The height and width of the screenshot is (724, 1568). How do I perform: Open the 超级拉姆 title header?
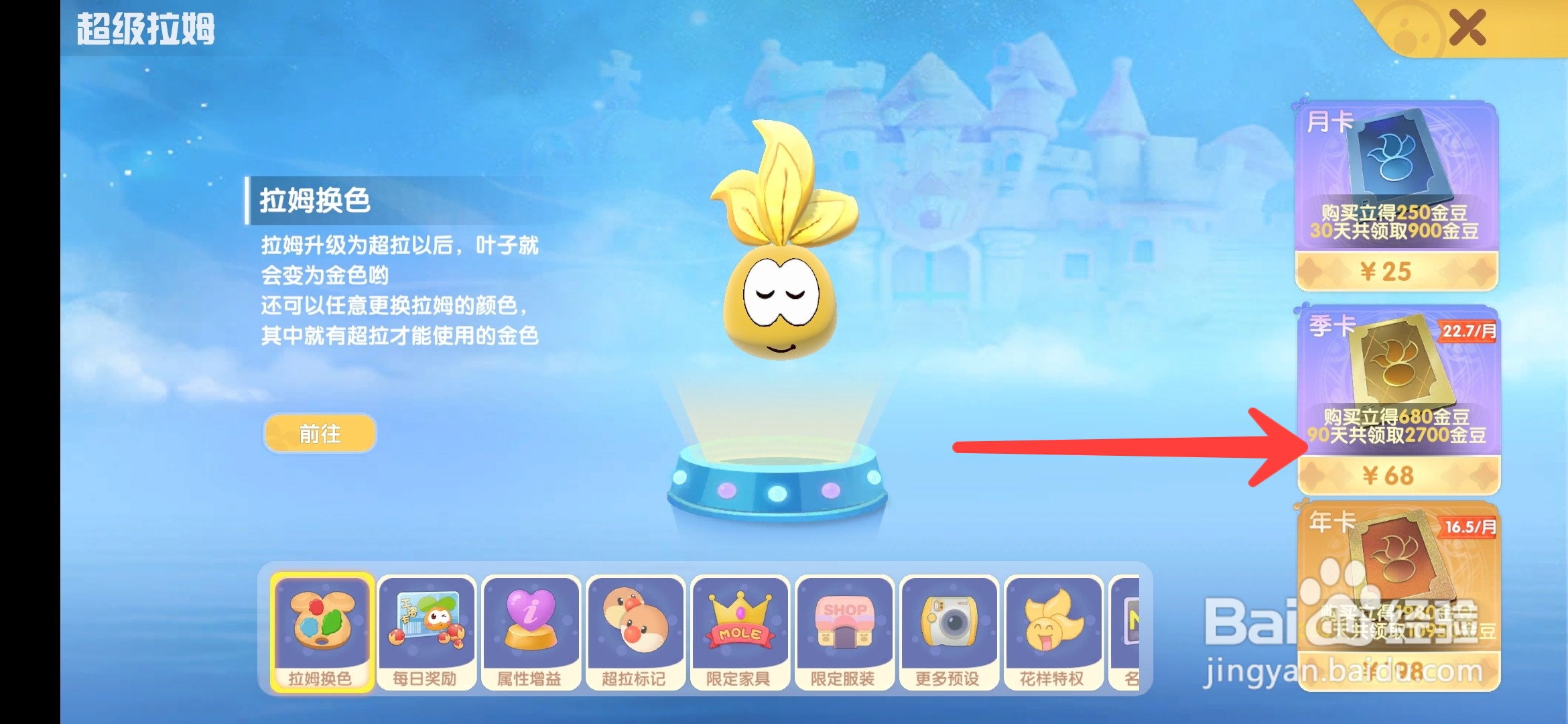tap(144, 30)
